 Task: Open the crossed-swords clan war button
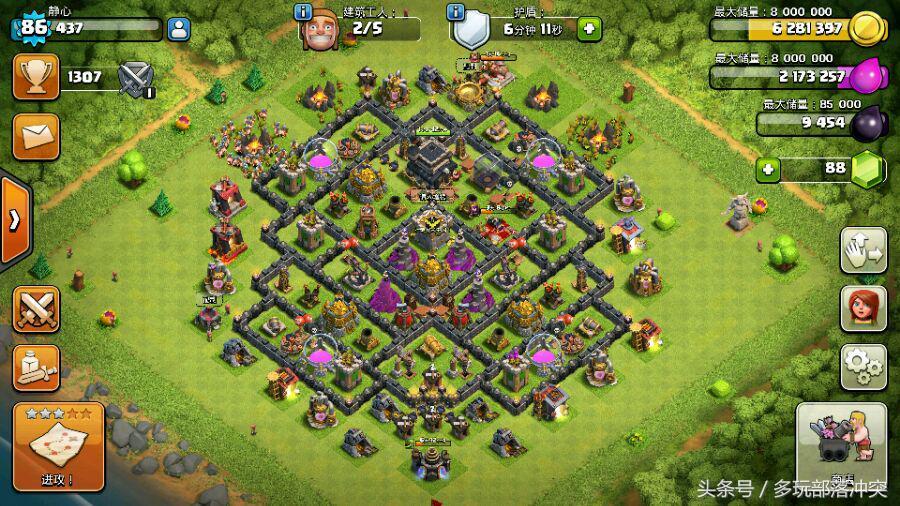coord(36,308)
